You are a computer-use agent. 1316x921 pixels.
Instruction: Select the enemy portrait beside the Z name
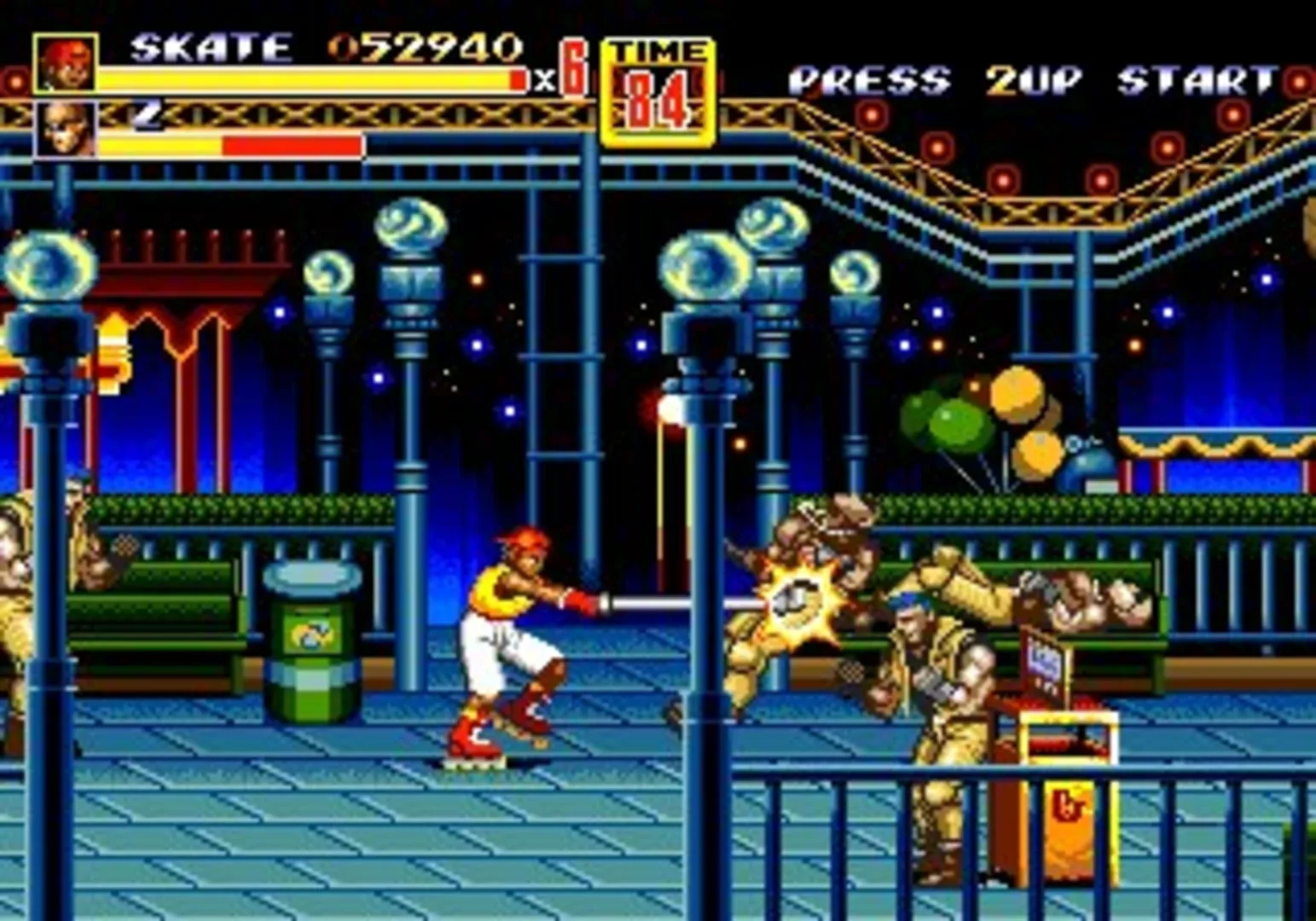pyautogui.click(x=66, y=129)
